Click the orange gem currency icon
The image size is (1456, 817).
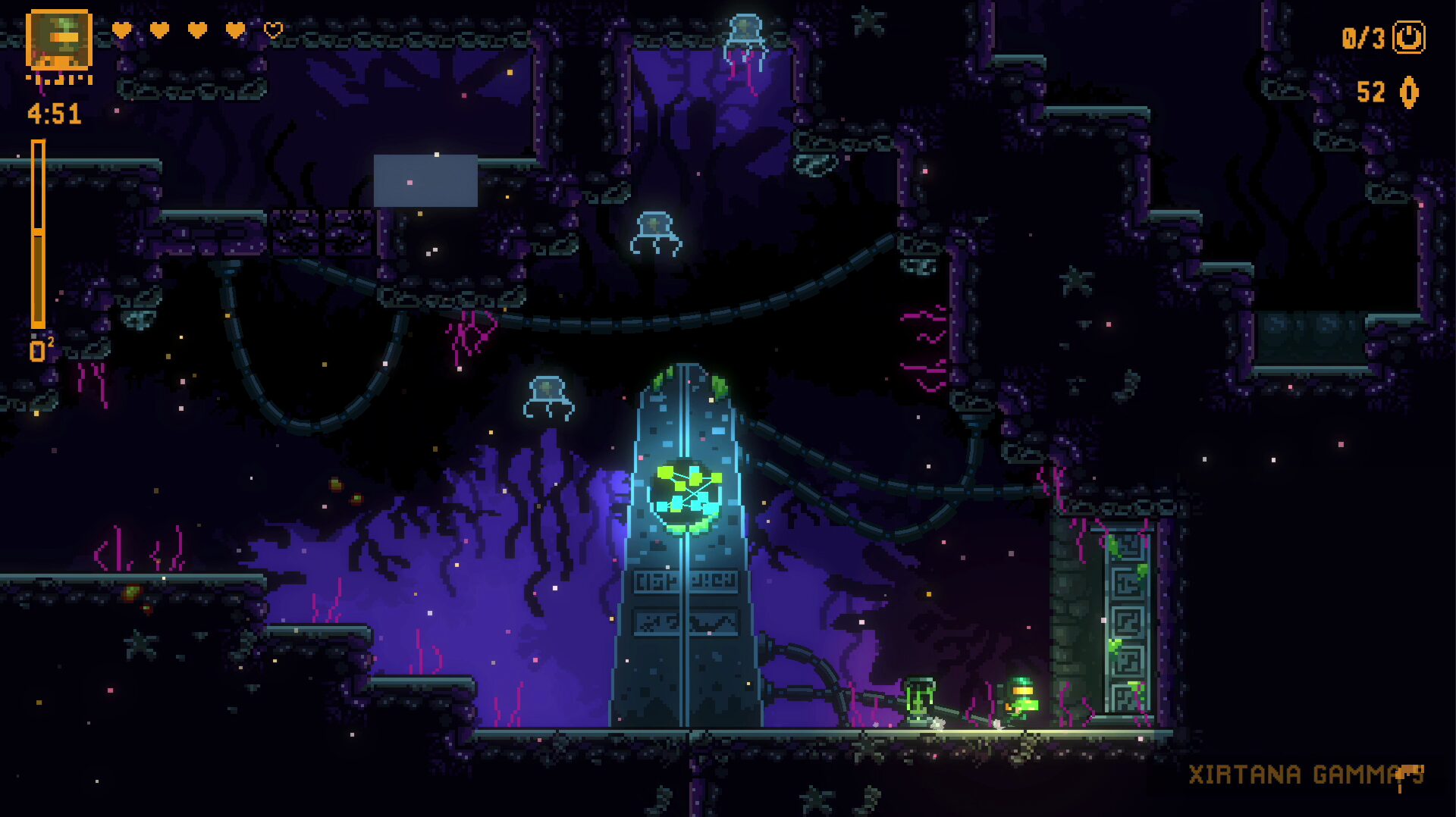tap(1409, 92)
